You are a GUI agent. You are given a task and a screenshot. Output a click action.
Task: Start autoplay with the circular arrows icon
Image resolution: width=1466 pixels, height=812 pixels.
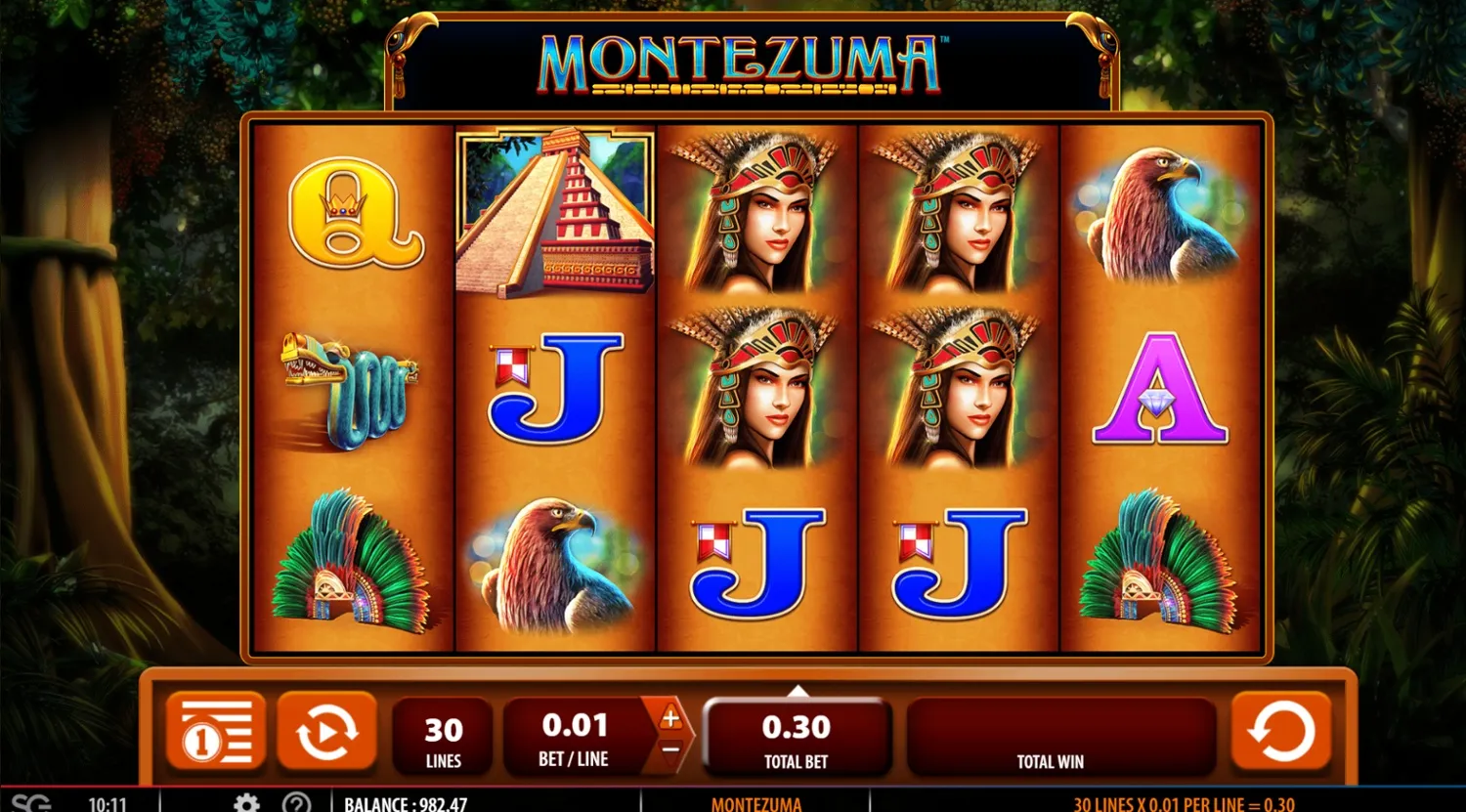point(327,730)
